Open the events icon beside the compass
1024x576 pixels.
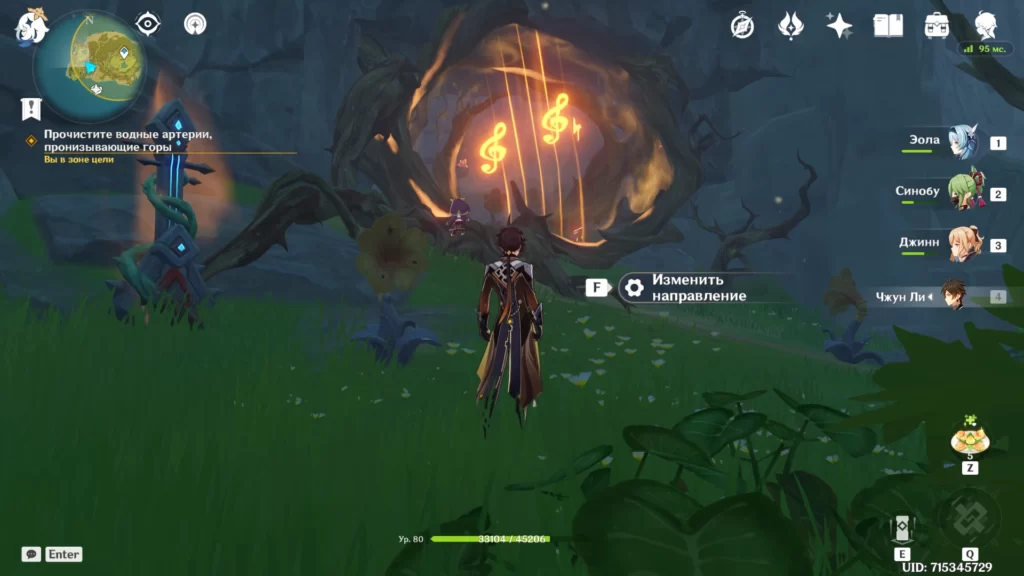[791, 26]
